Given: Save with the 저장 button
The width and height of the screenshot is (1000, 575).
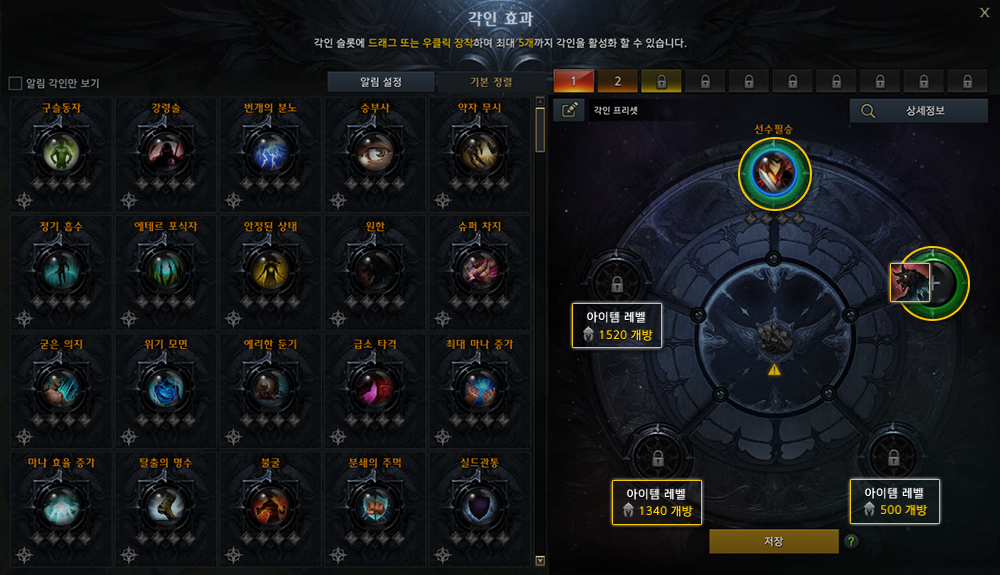Looking at the screenshot, I should (773, 541).
